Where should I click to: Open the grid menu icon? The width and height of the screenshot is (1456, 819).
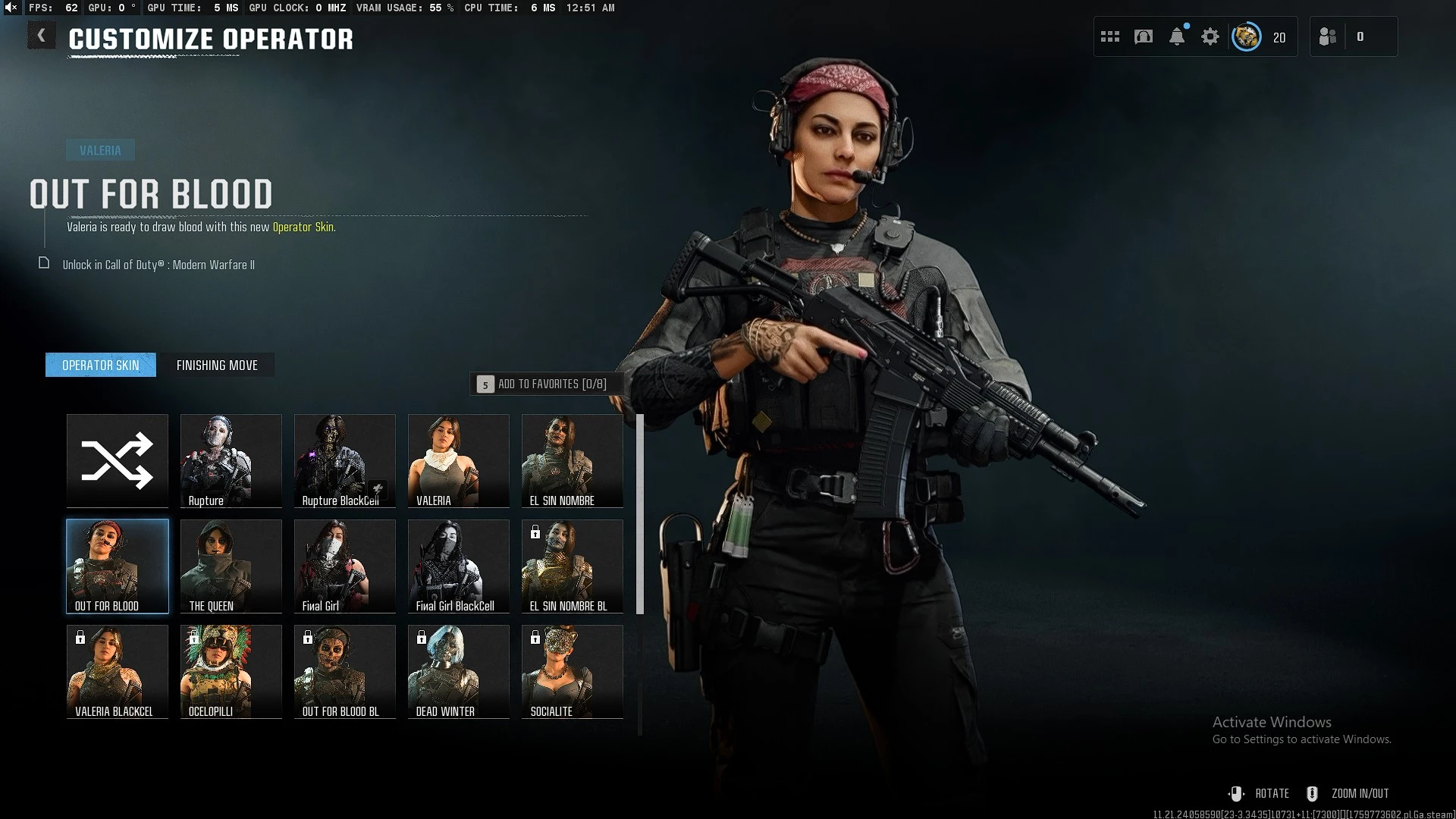coord(1110,36)
